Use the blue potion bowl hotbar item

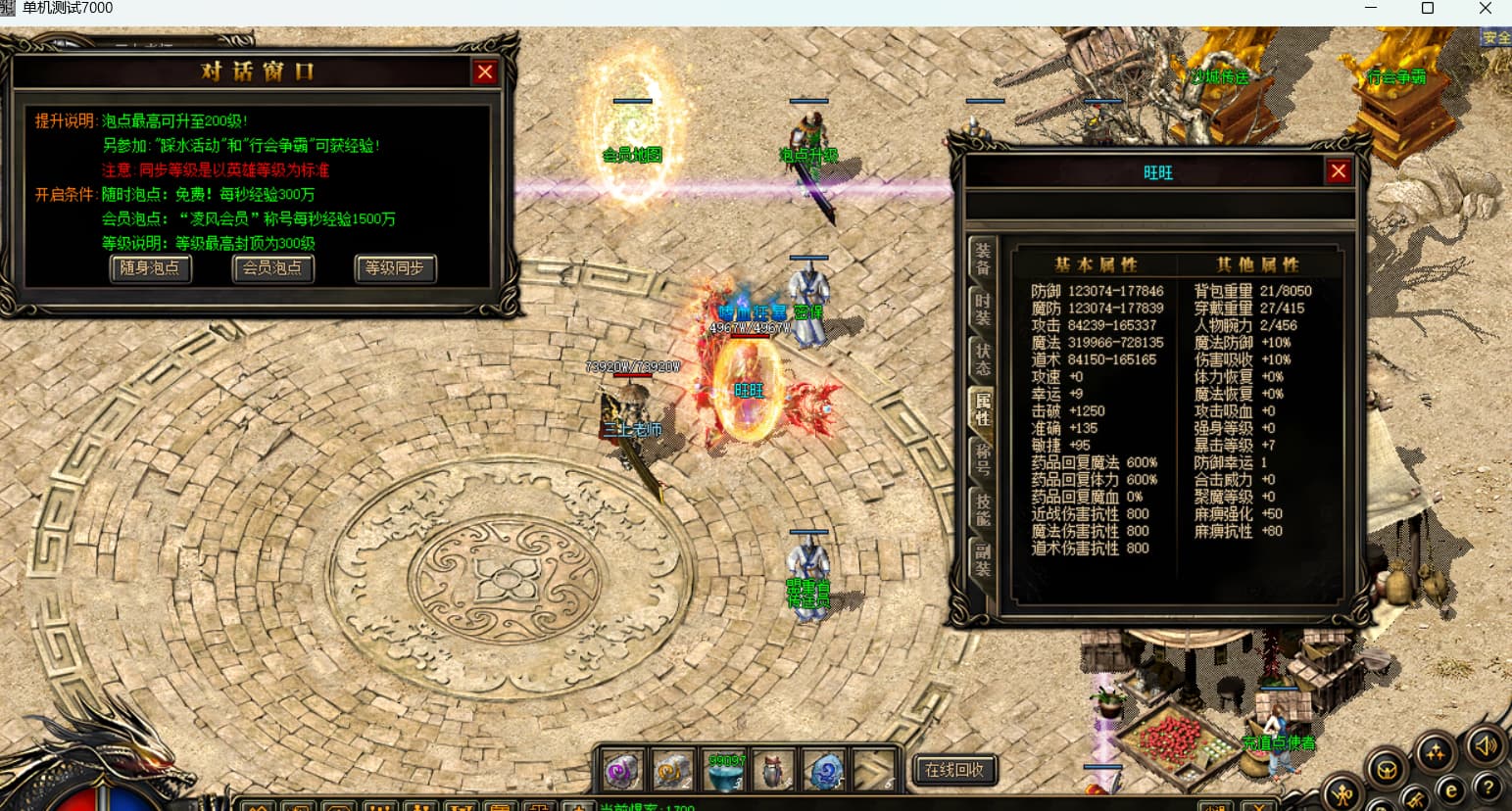click(726, 772)
